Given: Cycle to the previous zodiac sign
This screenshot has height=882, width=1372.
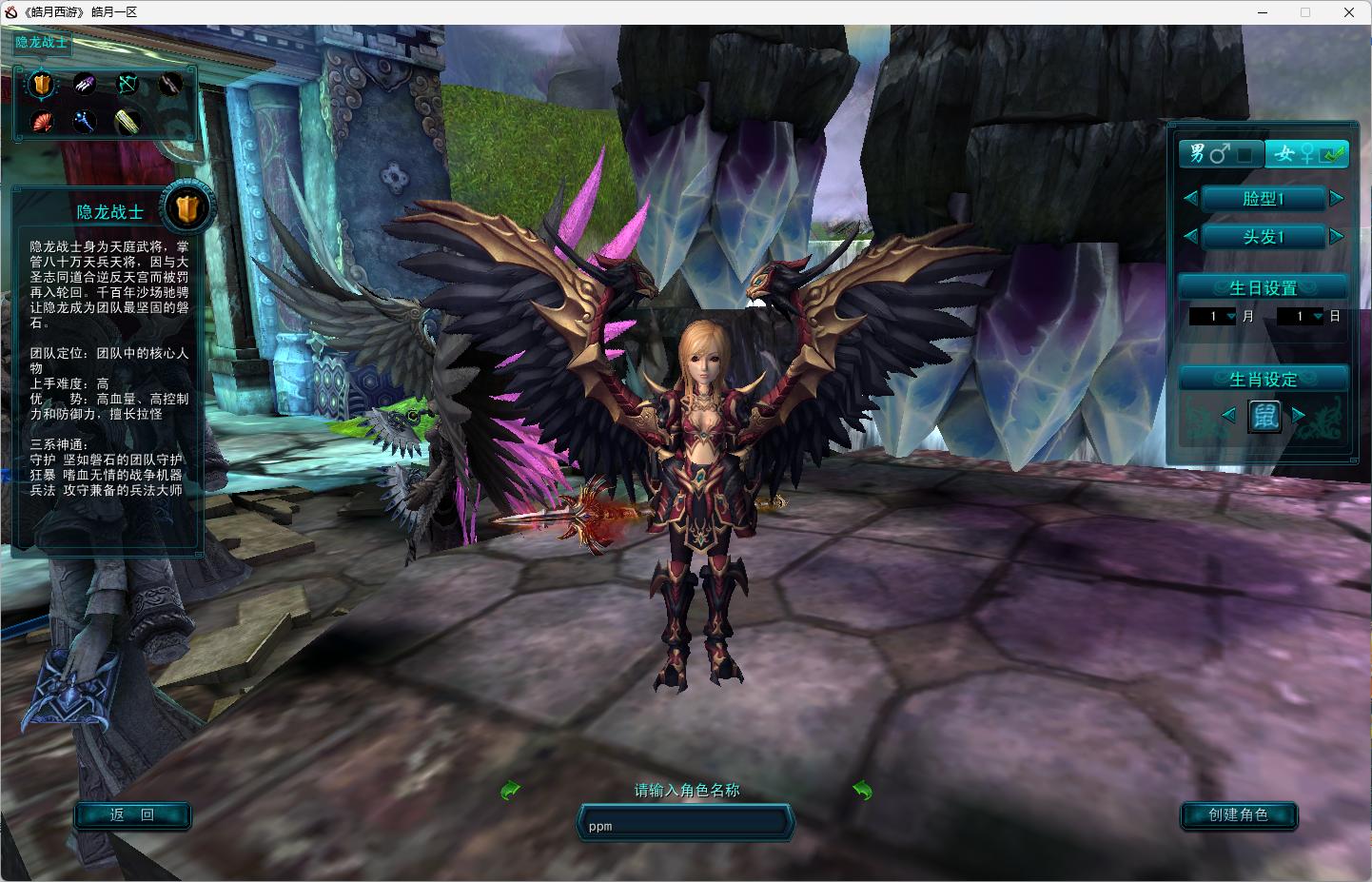Looking at the screenshot, I should (x=1228, y=415).
